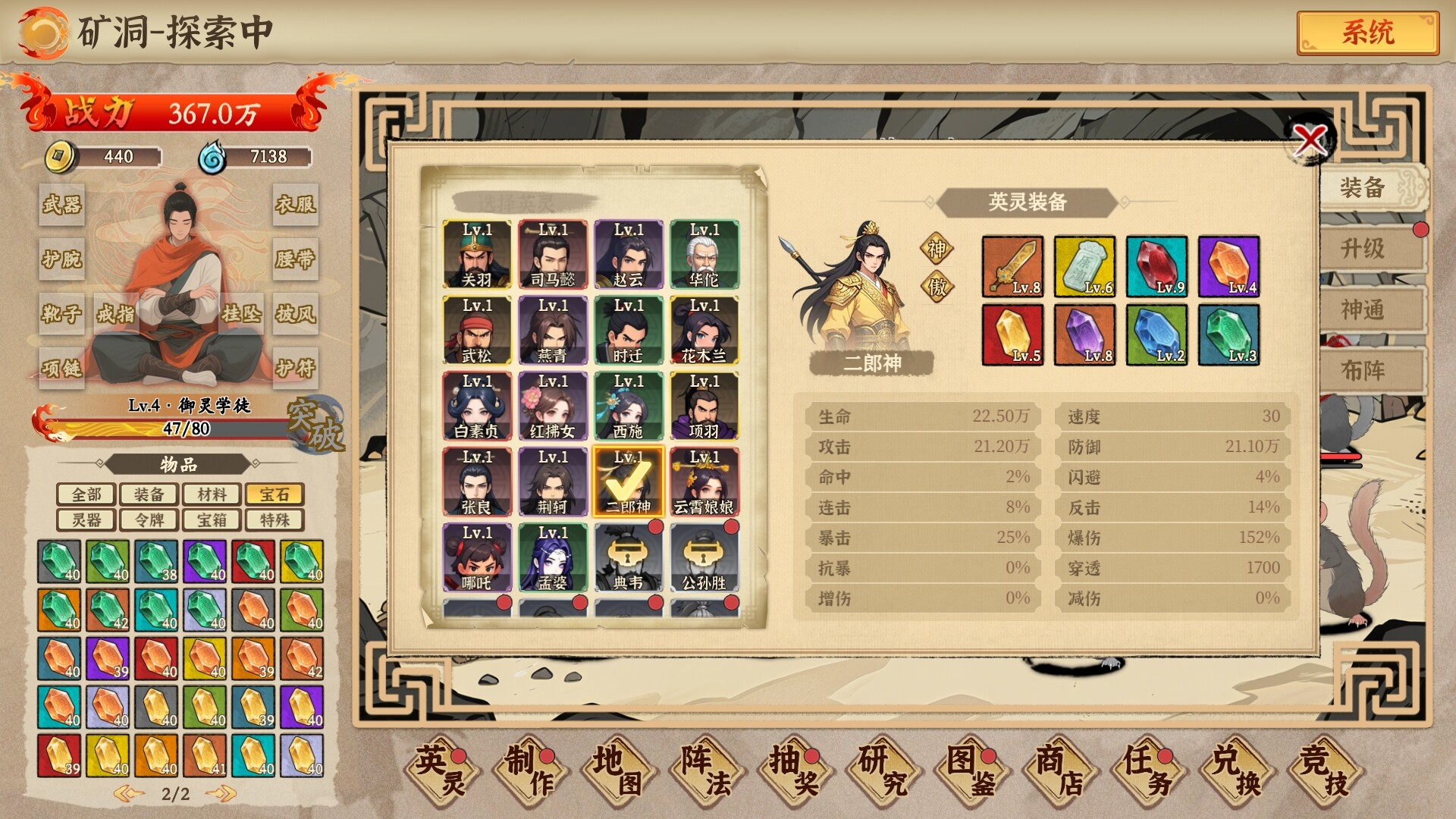Screen dimensions: 1456x819
Task: Switch to the 布阵 formation tab
Action: pyautogui.click(x=1363, y=371)
